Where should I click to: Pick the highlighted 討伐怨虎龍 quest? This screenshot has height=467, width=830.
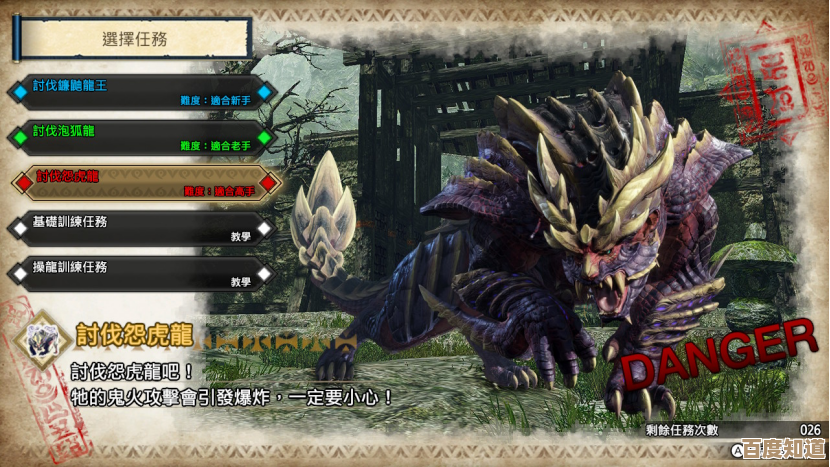[x=140, y=182]
